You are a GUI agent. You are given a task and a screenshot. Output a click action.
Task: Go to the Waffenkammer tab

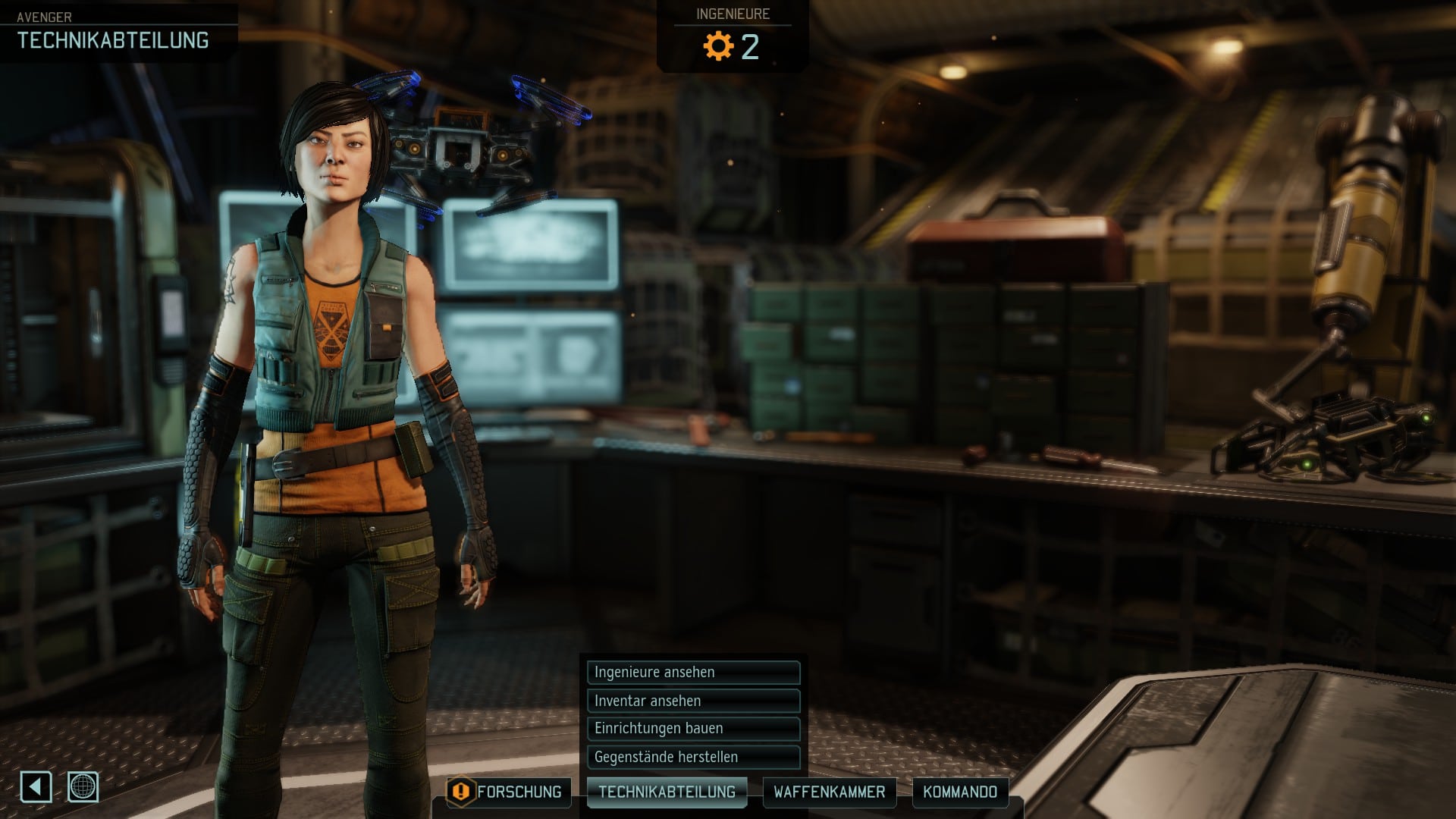tap(829, 792)
